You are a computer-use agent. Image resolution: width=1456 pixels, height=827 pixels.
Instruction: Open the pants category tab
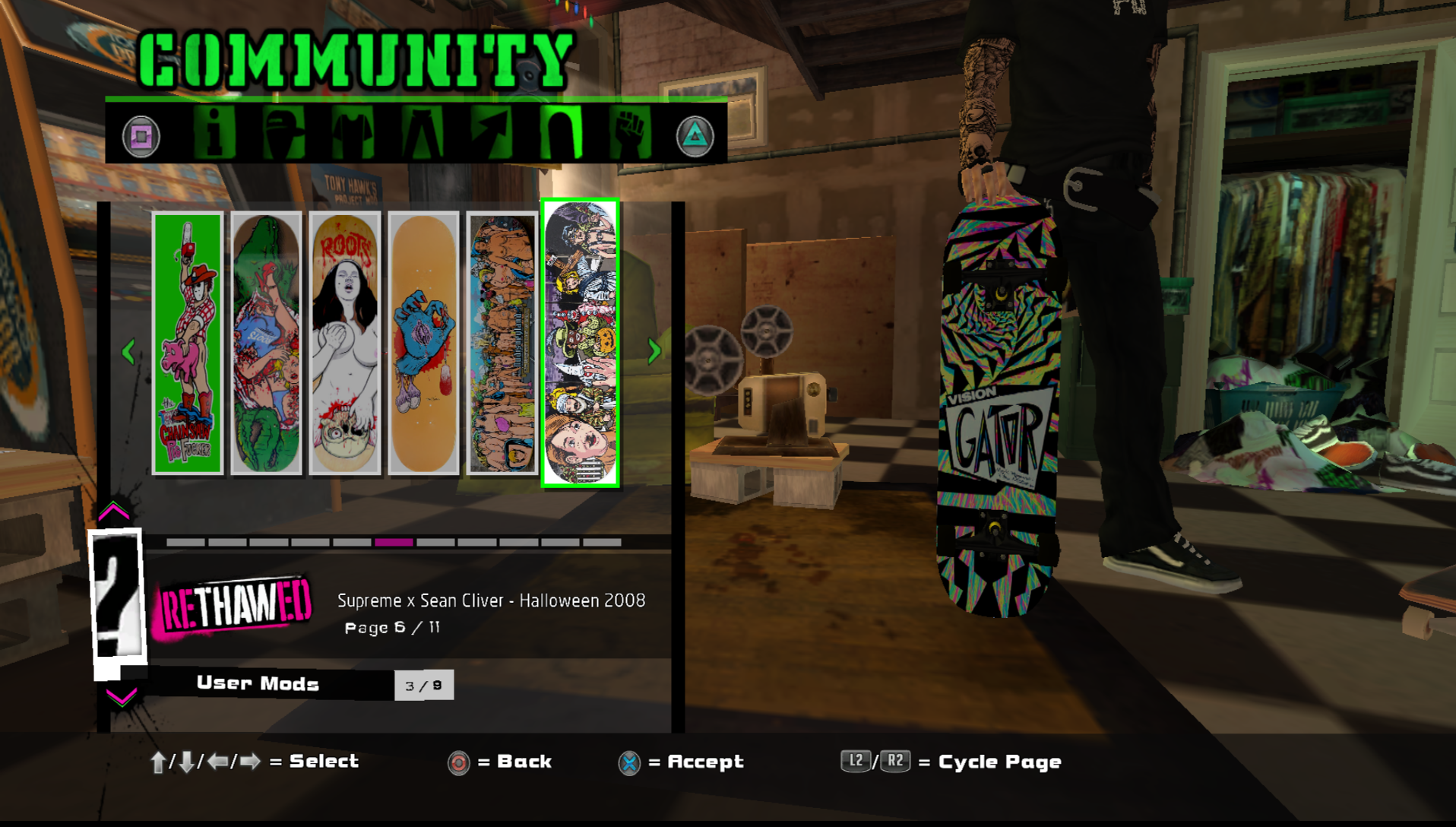click(x=423, y=134)
